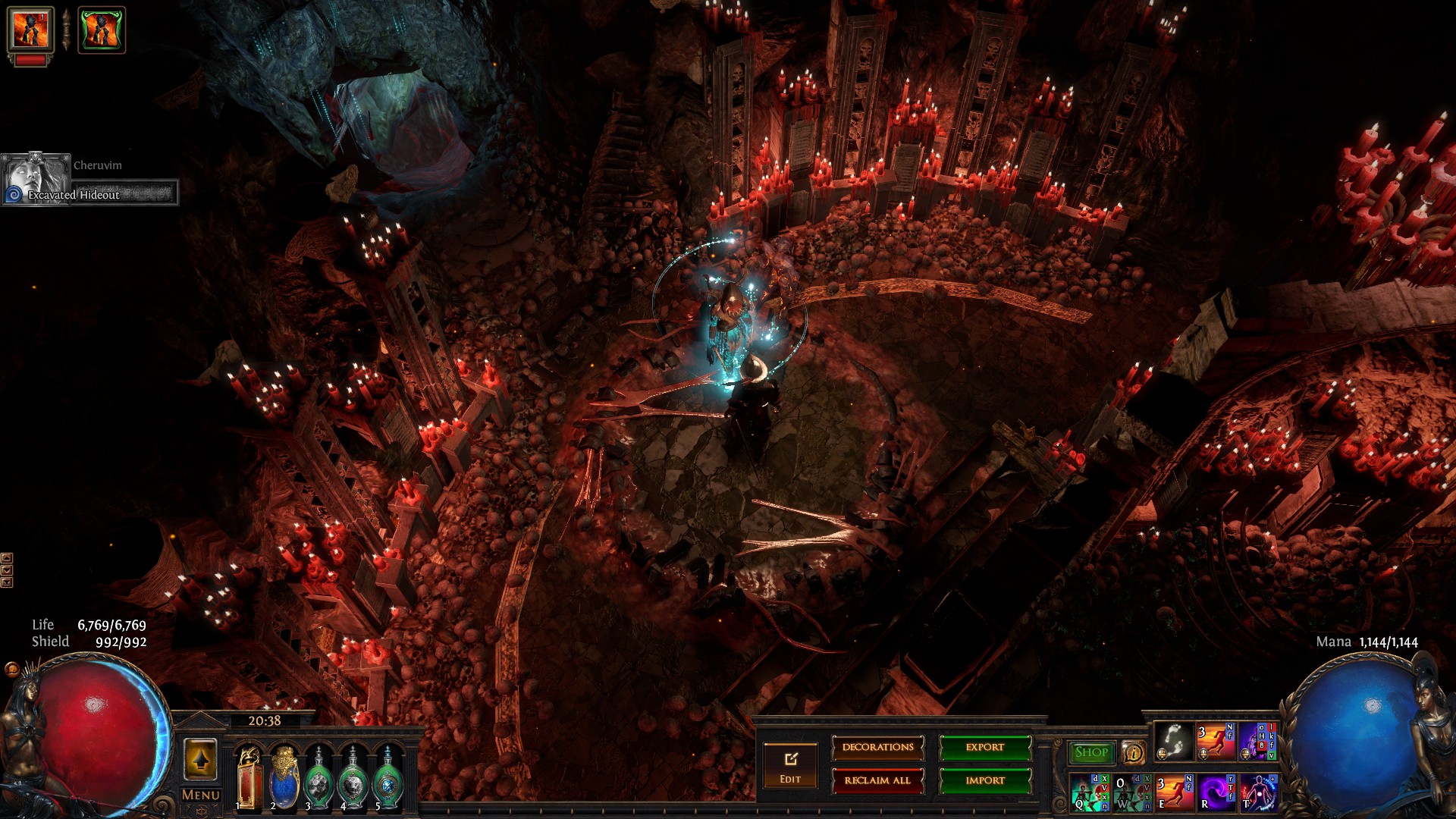Screen dimensions: 1456x819
Task: Activate the running figure skill on E
Action: [1174, 792]
